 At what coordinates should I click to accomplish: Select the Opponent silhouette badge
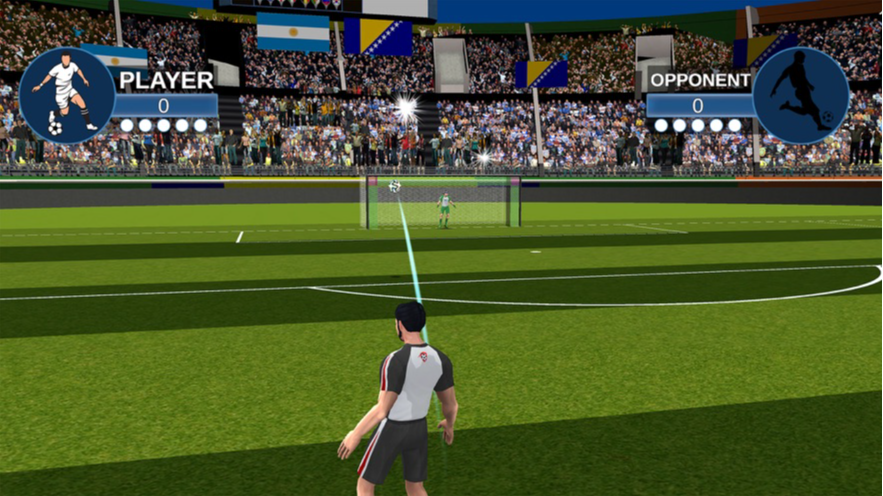click(800, 95)
